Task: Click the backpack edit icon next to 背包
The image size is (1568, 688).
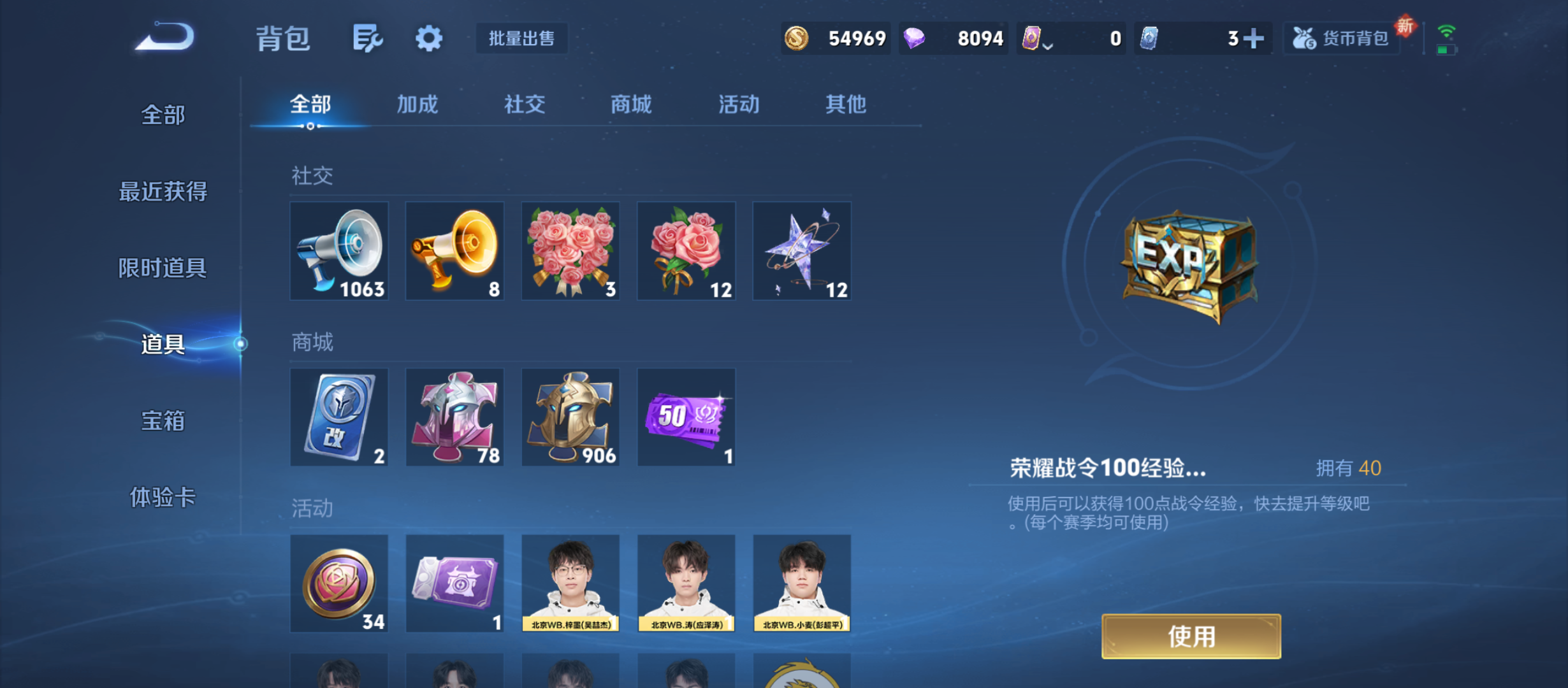Action: tap(368, 38)
